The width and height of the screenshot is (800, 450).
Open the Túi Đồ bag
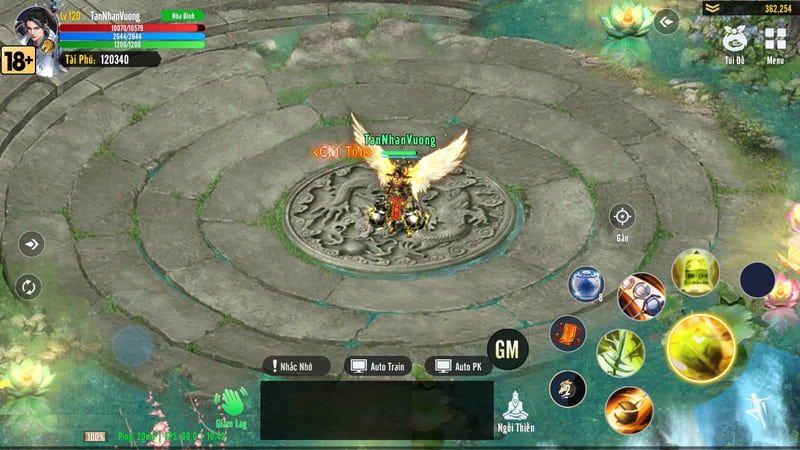735,43
